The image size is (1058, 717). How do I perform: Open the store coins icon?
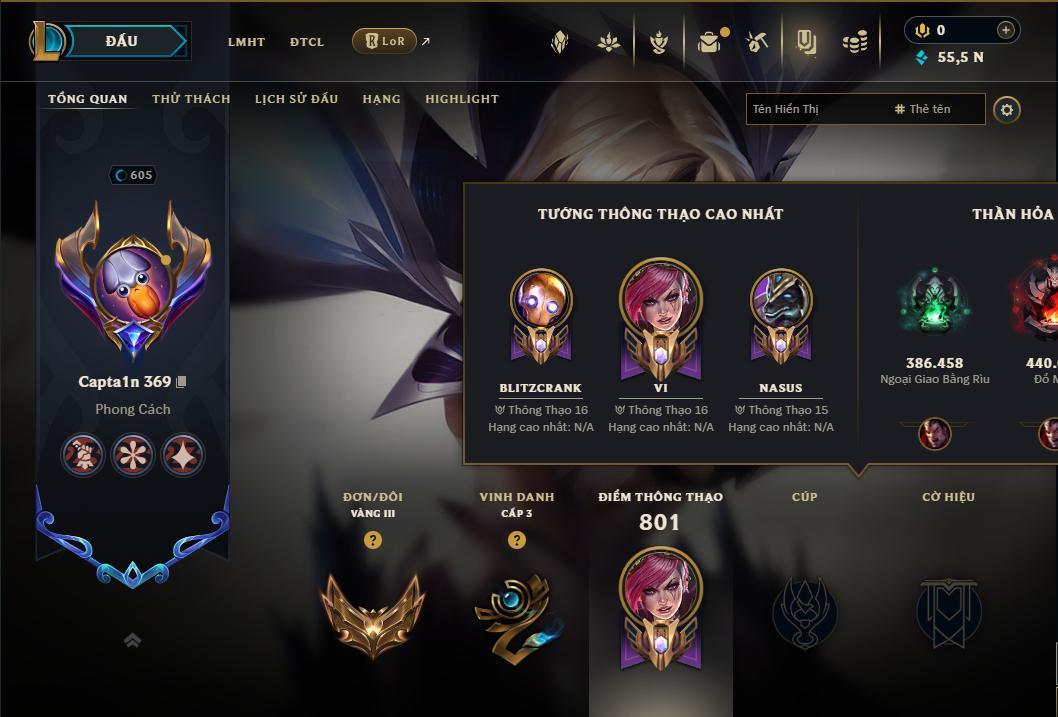click(854, 42)
